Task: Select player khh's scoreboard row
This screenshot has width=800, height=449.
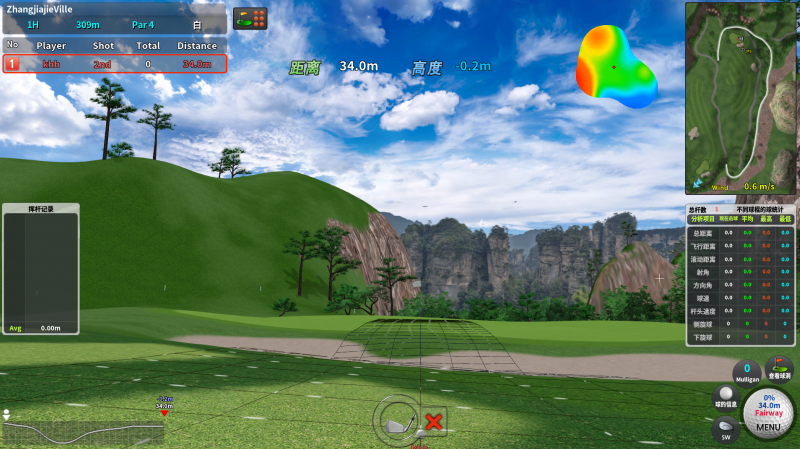Action: click(114, 64)
